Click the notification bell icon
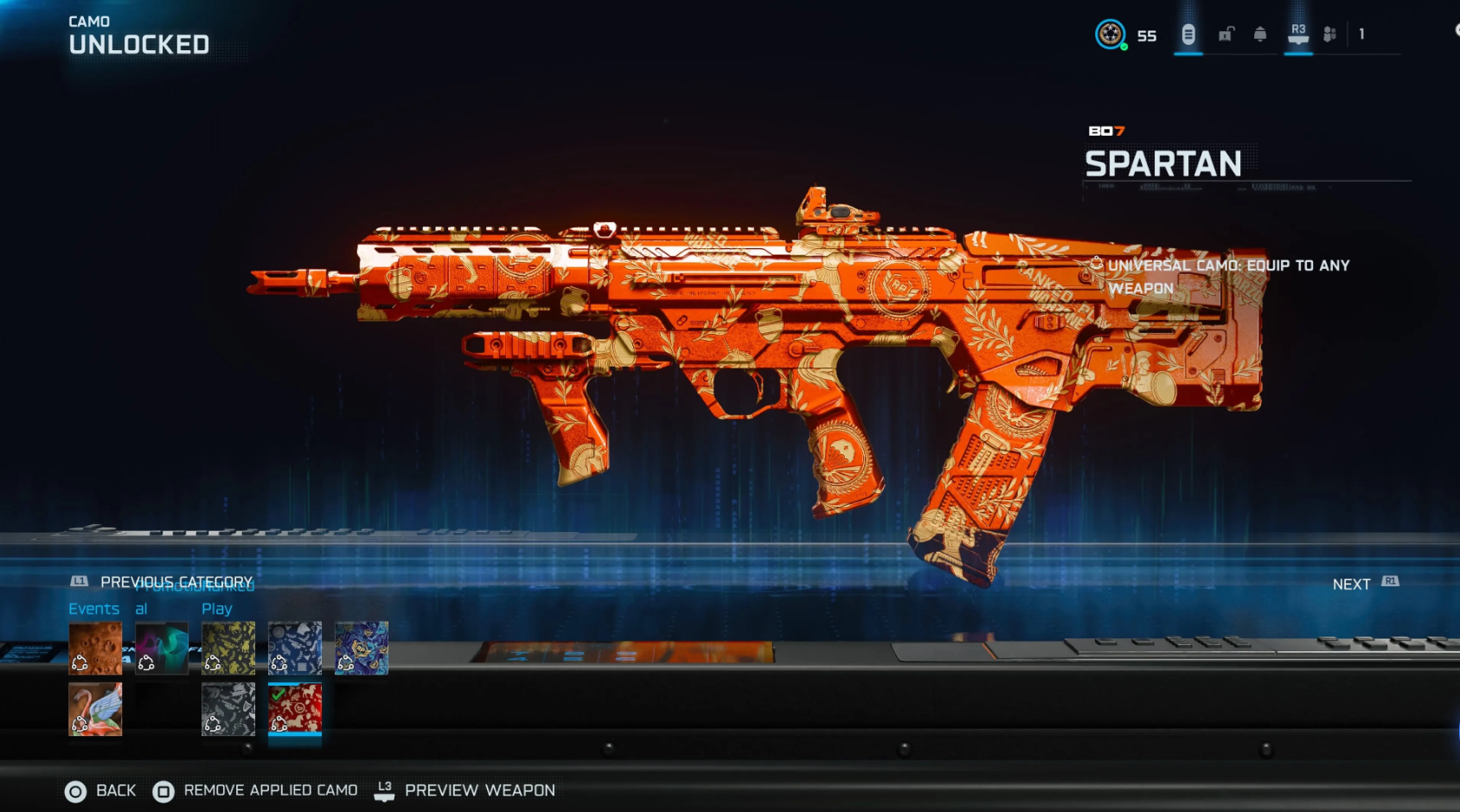 tap(1259, 34)
